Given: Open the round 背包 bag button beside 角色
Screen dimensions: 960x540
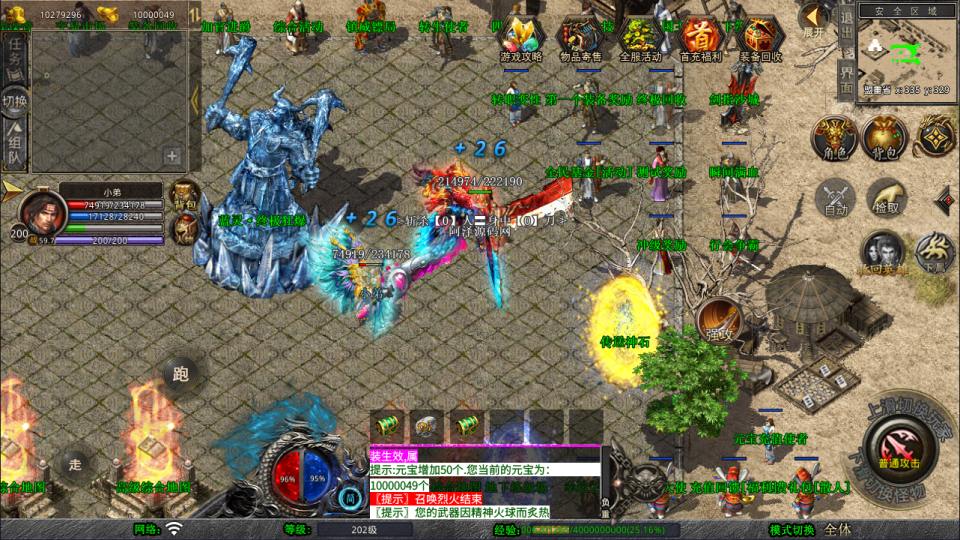Looking at the screenshot, I should [x=883, y=139].
